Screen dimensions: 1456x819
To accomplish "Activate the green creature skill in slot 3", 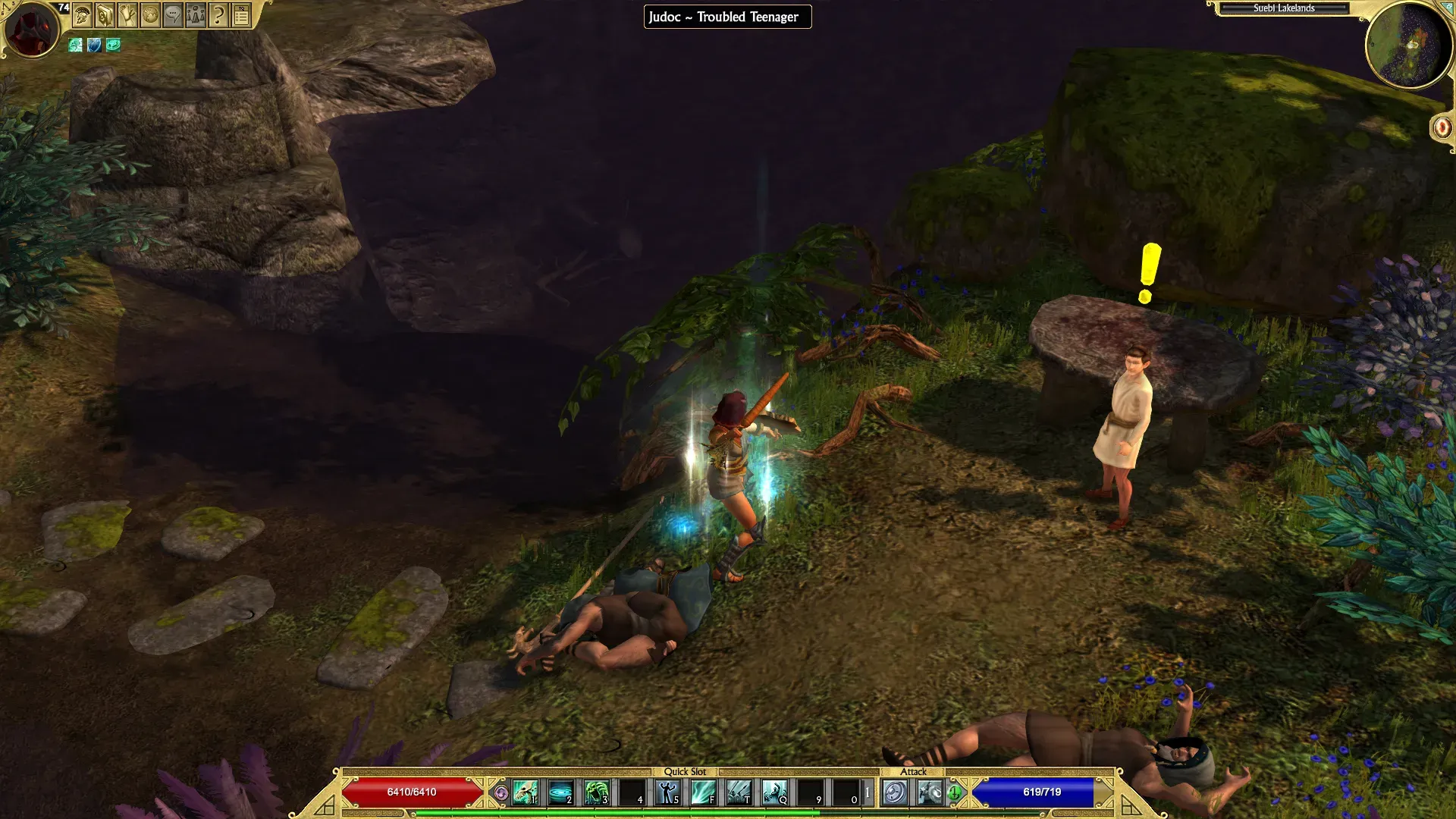I will coord(597,792).
